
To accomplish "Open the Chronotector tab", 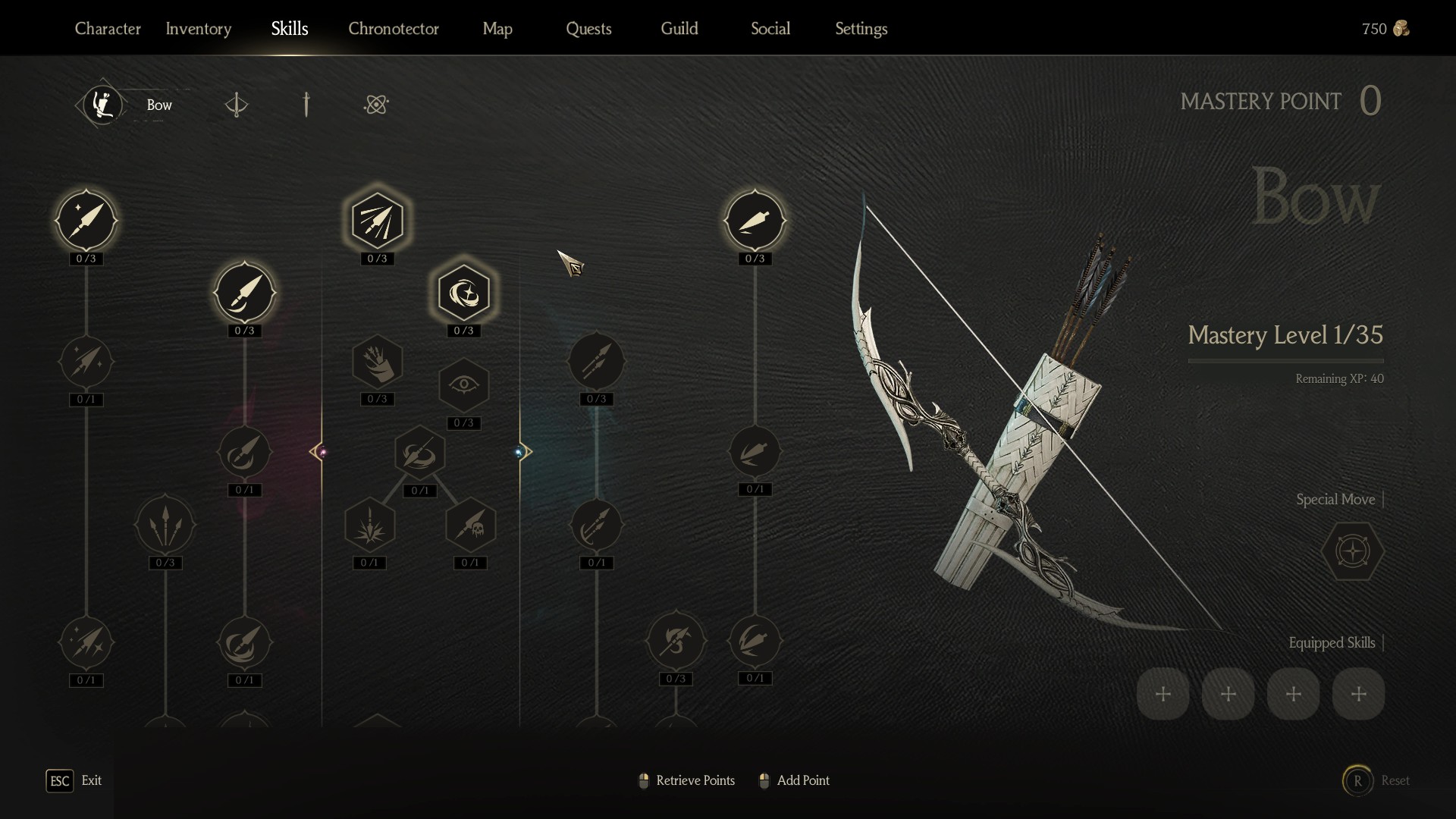I will click(x=394, y=29).
